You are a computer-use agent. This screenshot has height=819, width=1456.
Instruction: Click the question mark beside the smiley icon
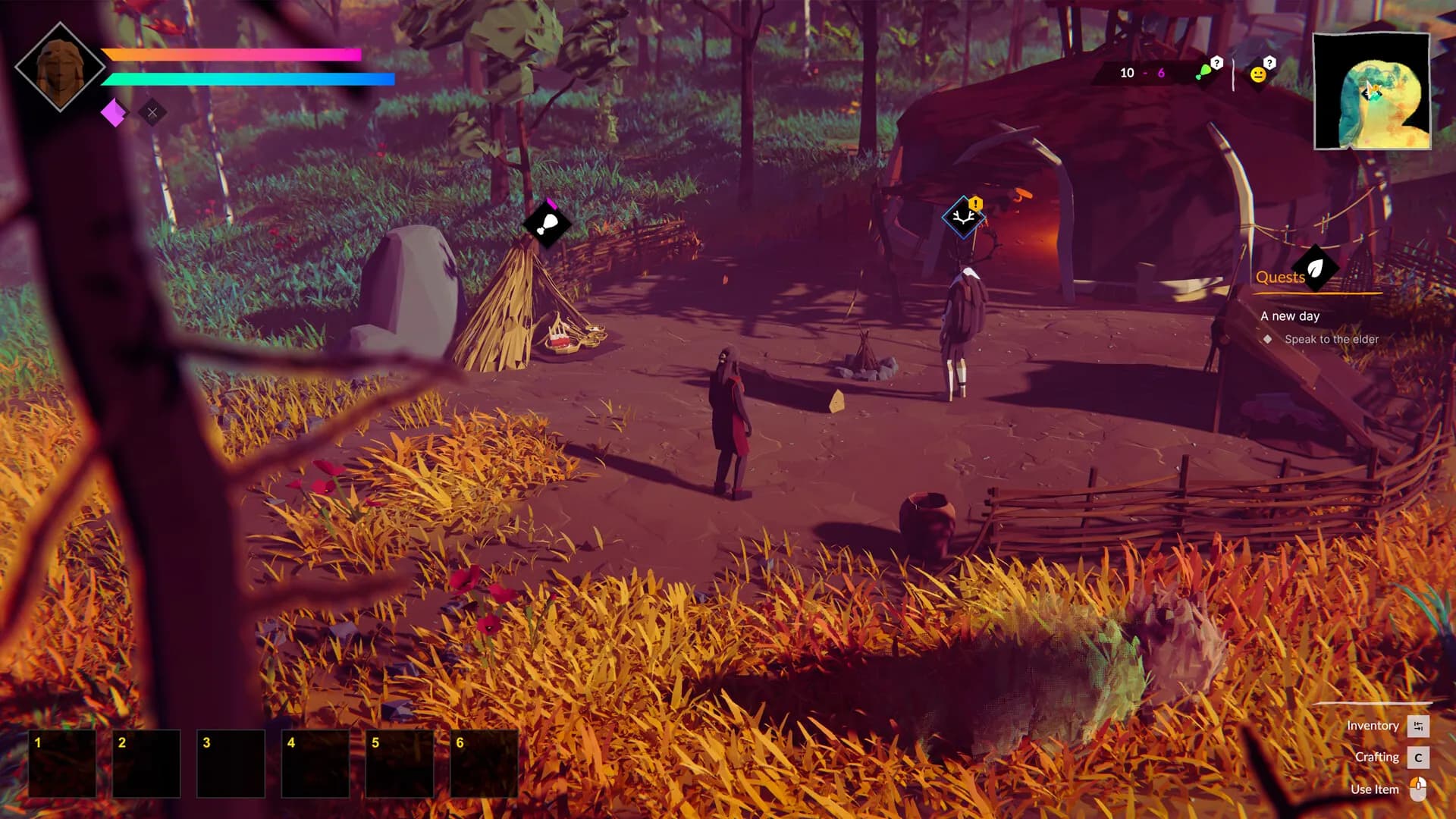(1269, 63)
